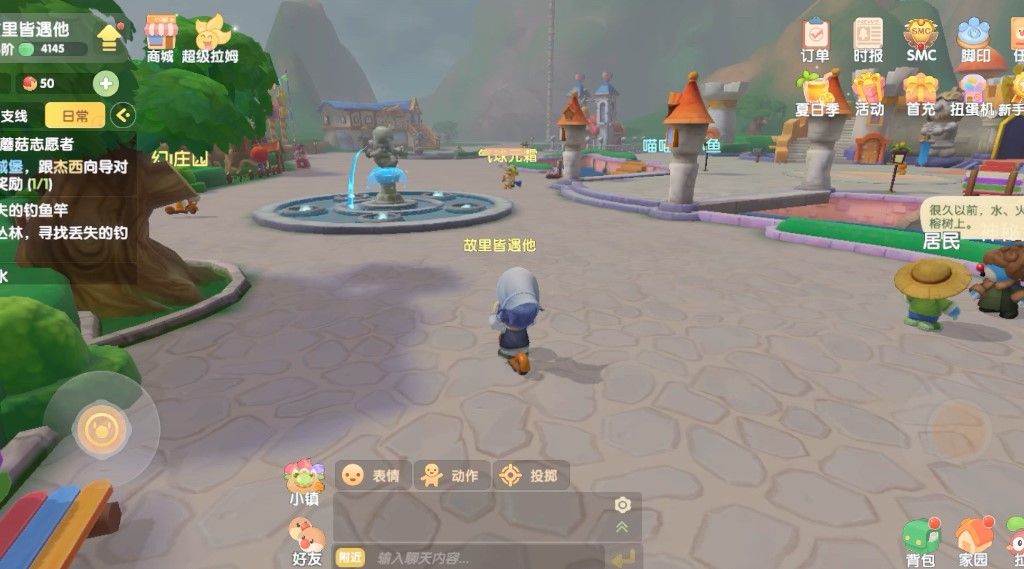
Task: Open the 背包 backpack
Action: pos(920,542)
